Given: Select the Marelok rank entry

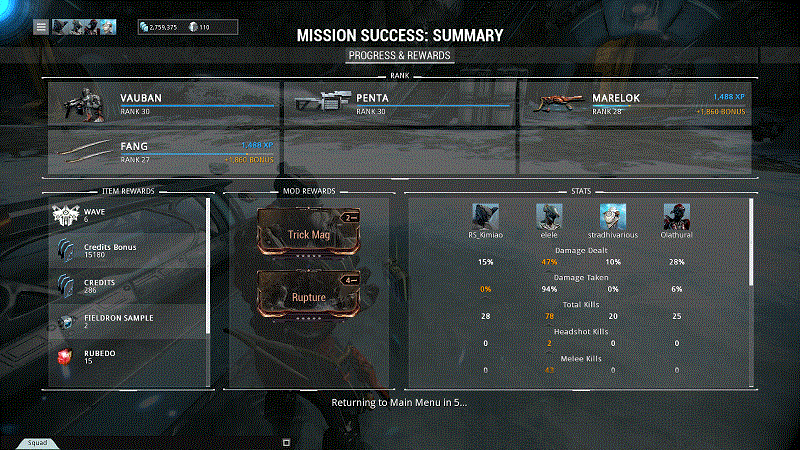Looking at the screenshot, I should click(x=636, y=102).
